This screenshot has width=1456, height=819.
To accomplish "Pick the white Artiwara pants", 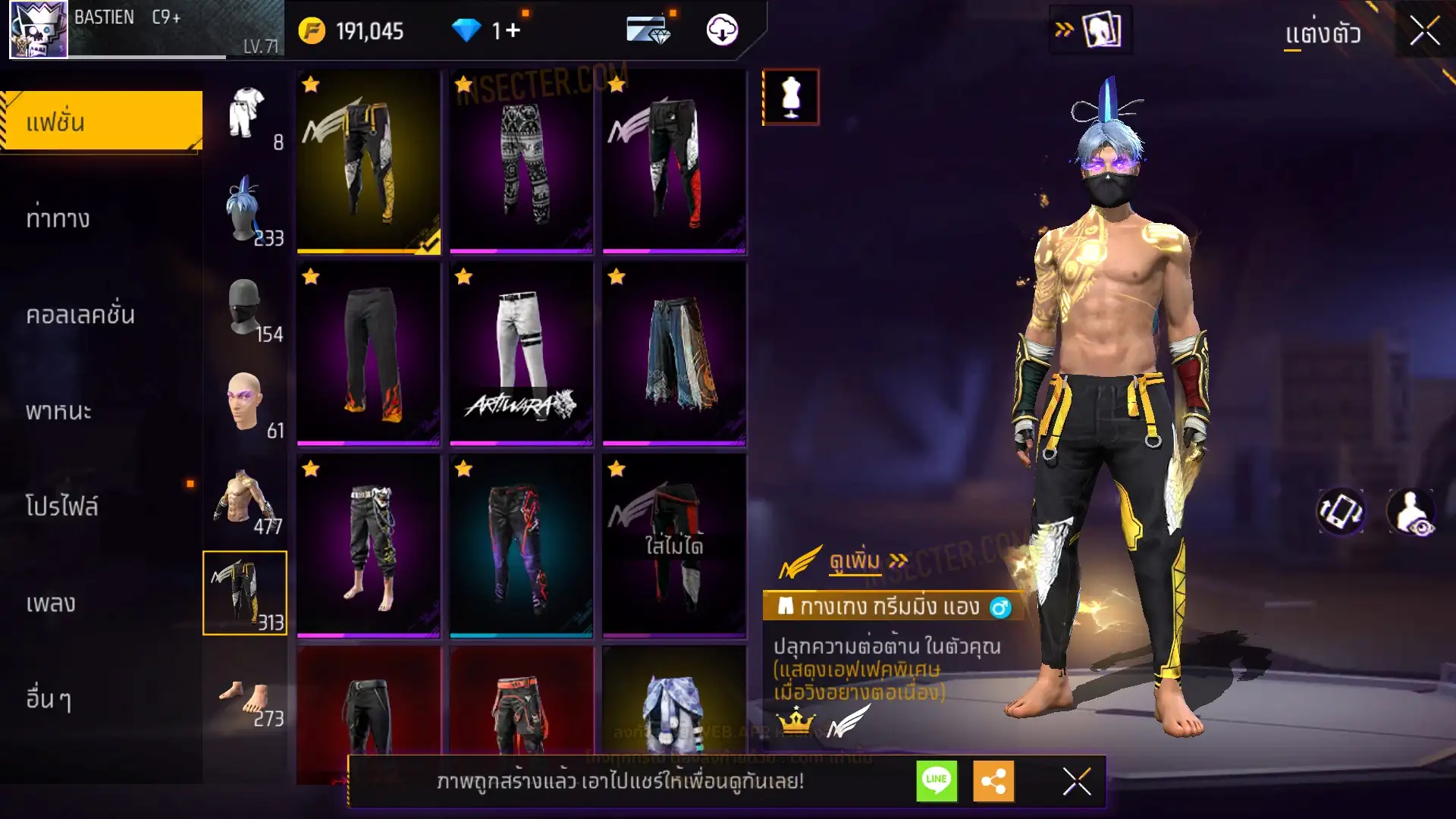I will (522, 353).
